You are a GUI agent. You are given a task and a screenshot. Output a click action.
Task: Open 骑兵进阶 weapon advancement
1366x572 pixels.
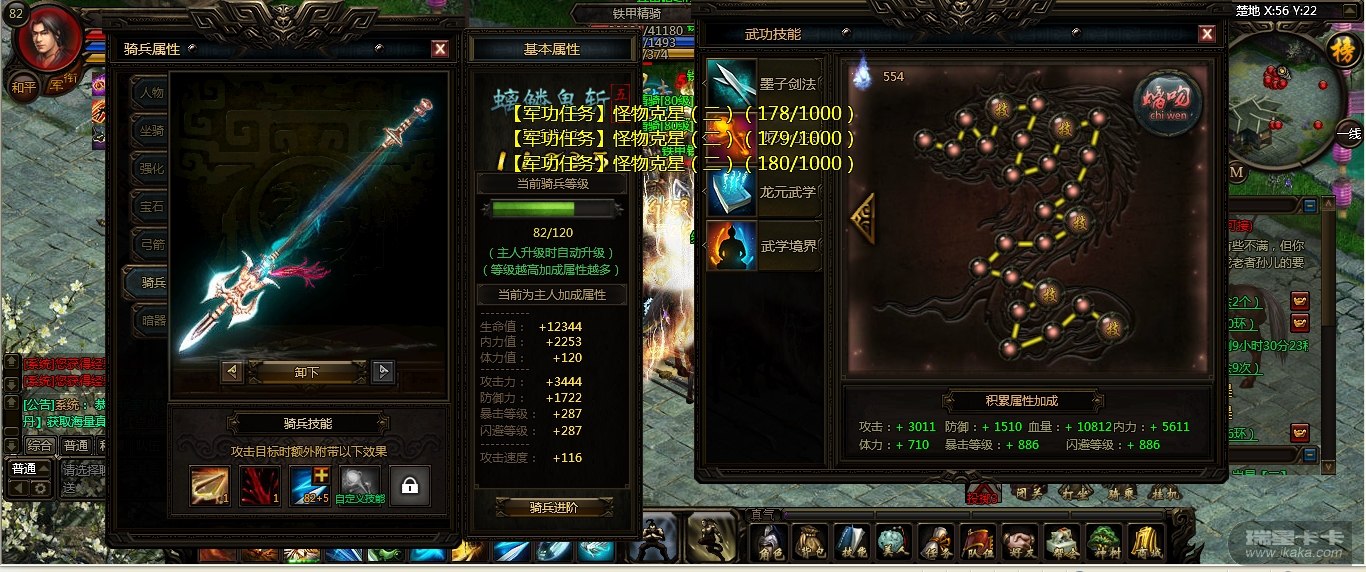553,507
